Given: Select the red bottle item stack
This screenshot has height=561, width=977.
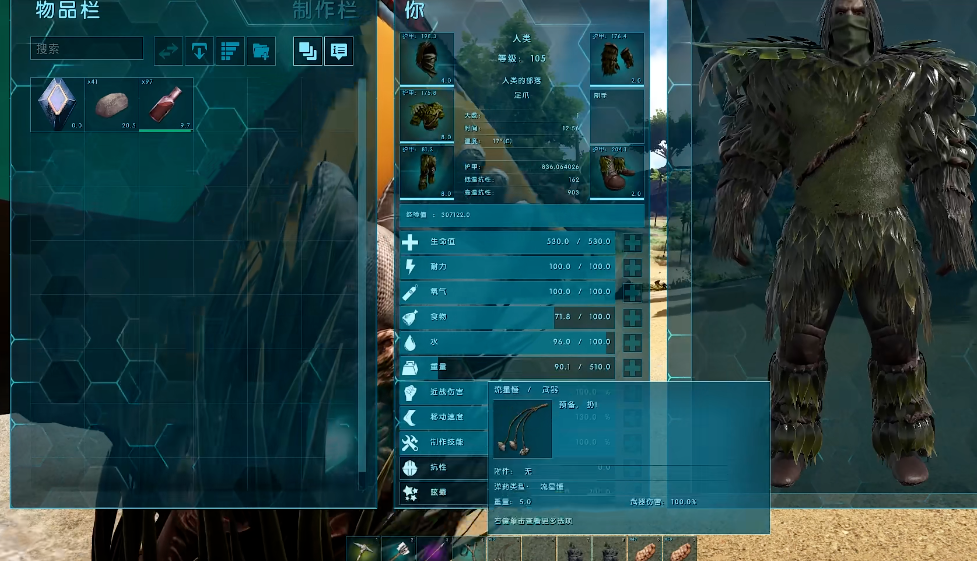Looking at the screenshot, I should tap(166, 104).
